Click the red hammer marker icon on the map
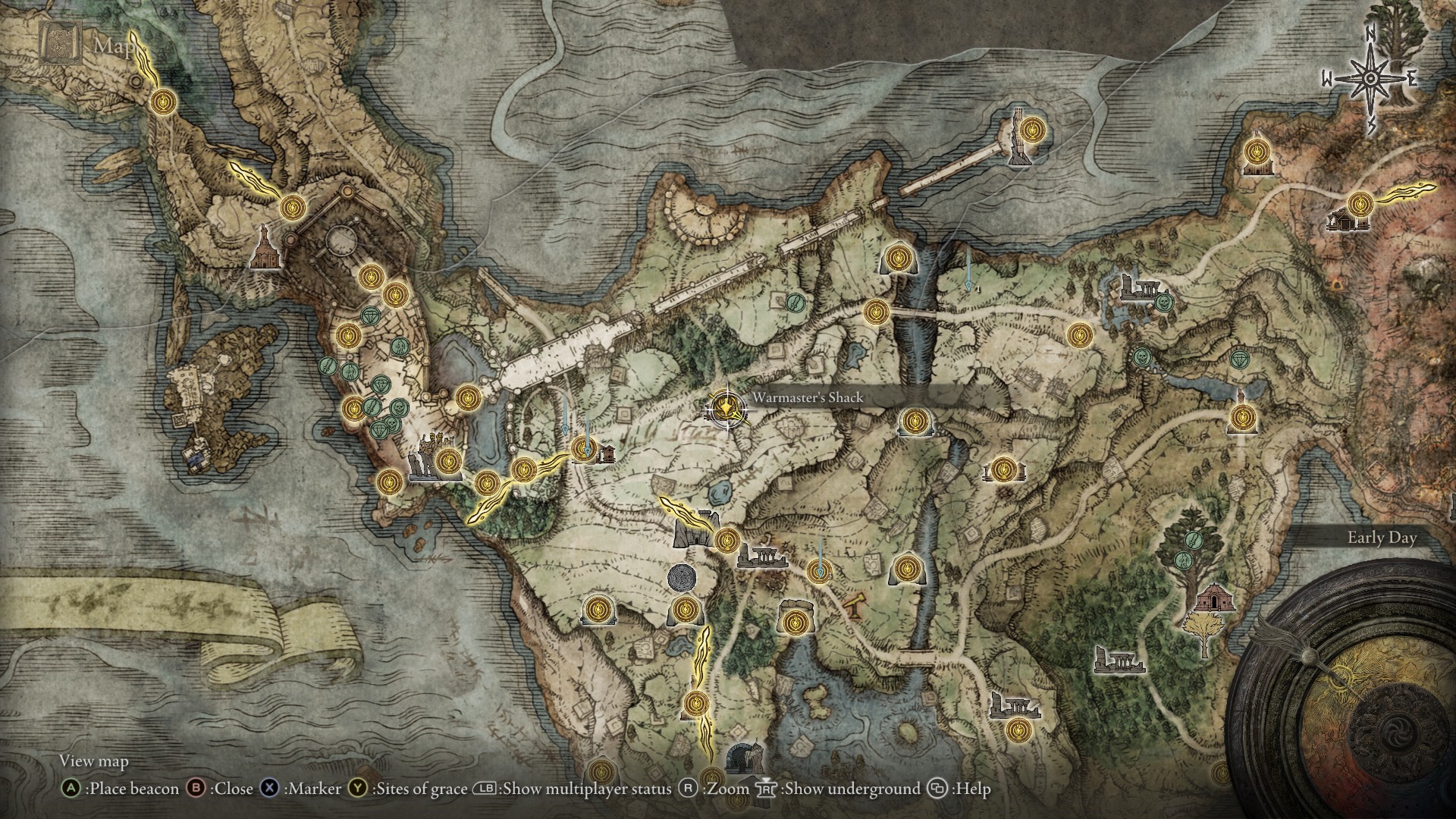Screen dimensions: 1456x819 [855, 607]
